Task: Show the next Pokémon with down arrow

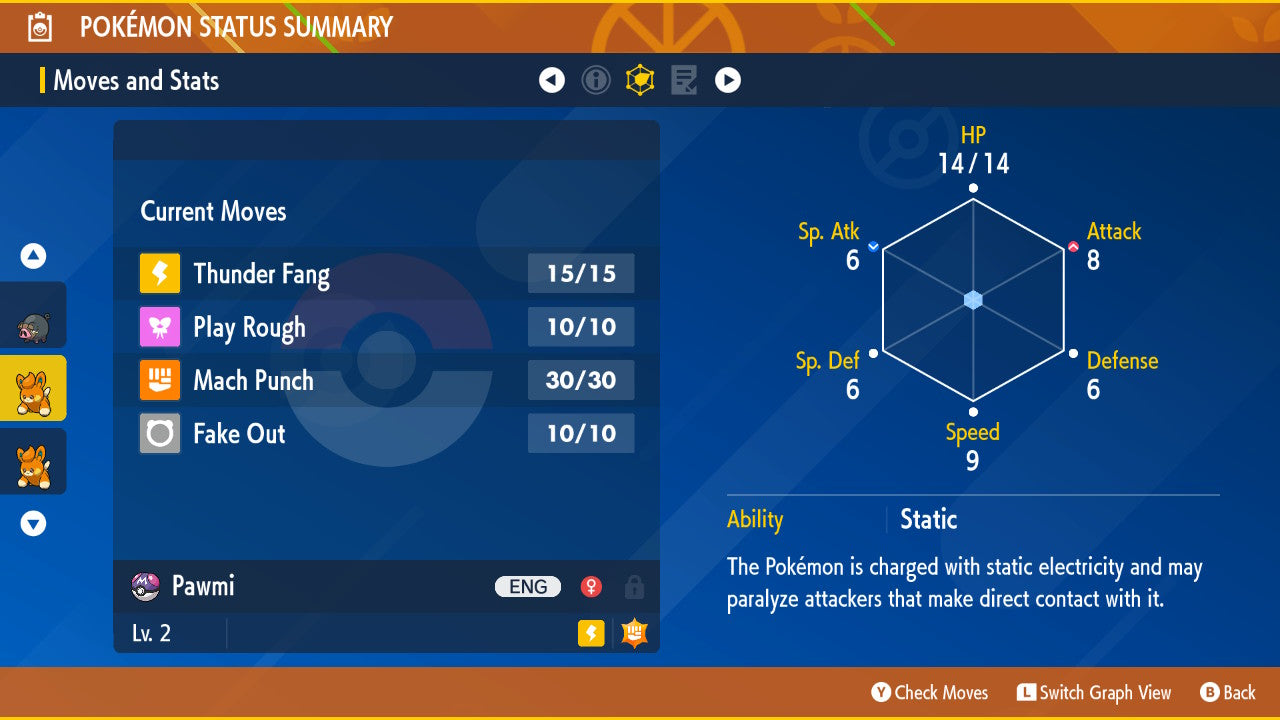Action: point(33,523)
